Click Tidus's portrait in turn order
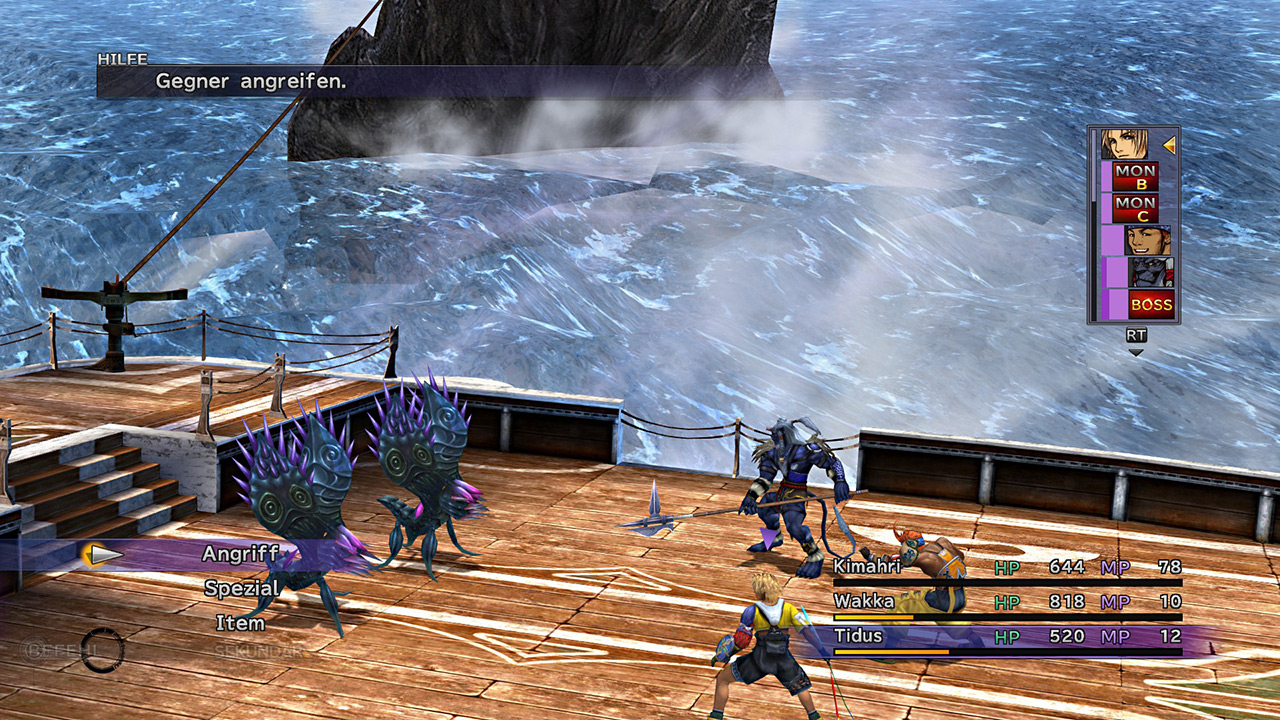The image size is (1280, 720). coord(1124,145)
